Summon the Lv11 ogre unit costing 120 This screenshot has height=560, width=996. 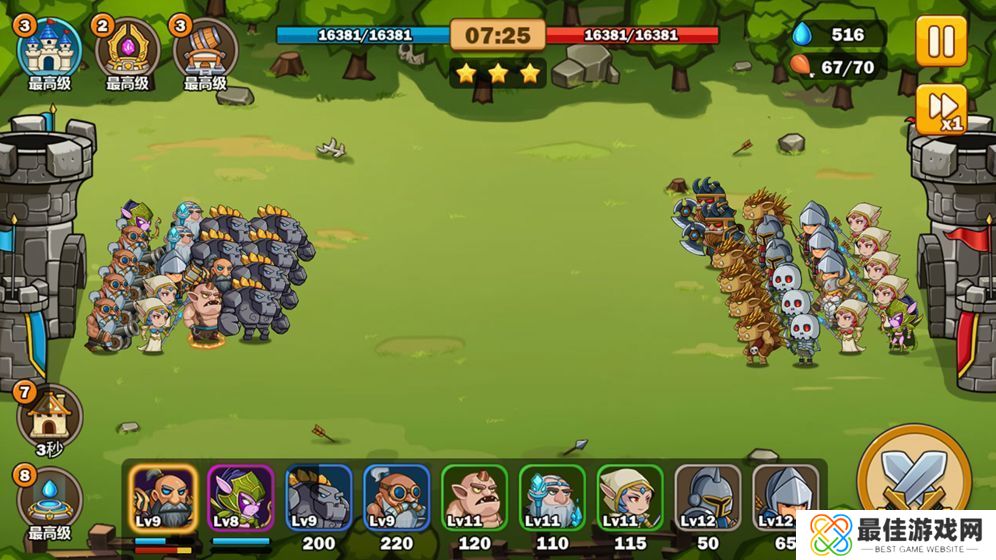tap(475, 497)
